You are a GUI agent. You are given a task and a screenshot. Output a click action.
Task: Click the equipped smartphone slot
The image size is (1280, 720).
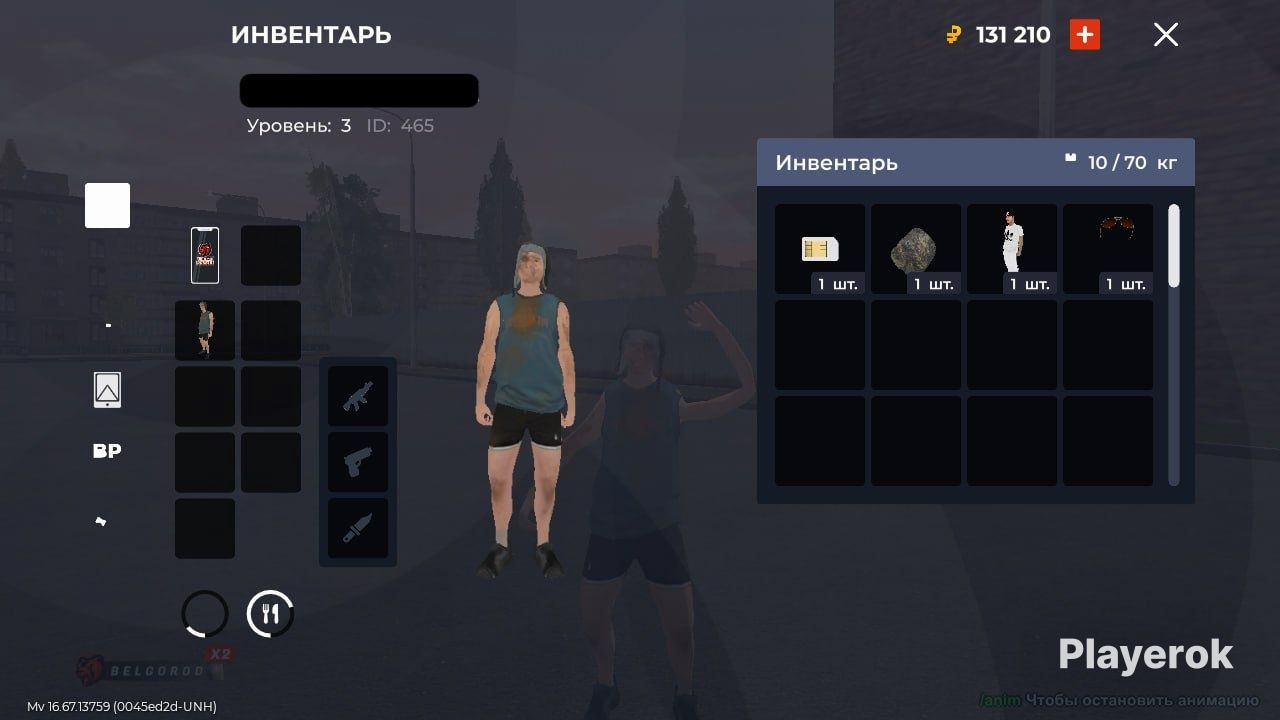click(205, 255)
